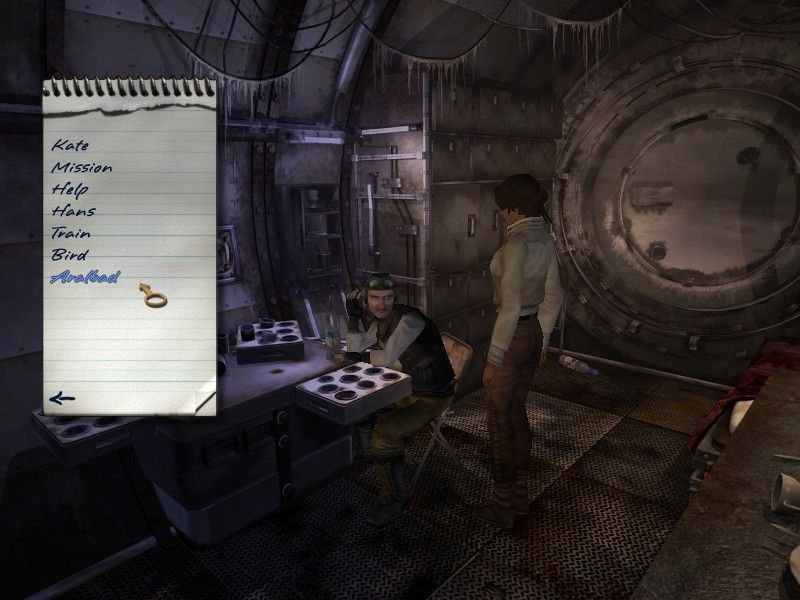The height and width of the screenshot is (600, 800).
Task: Choose the Kate dialogue topic
Action: tap(70, 146)
